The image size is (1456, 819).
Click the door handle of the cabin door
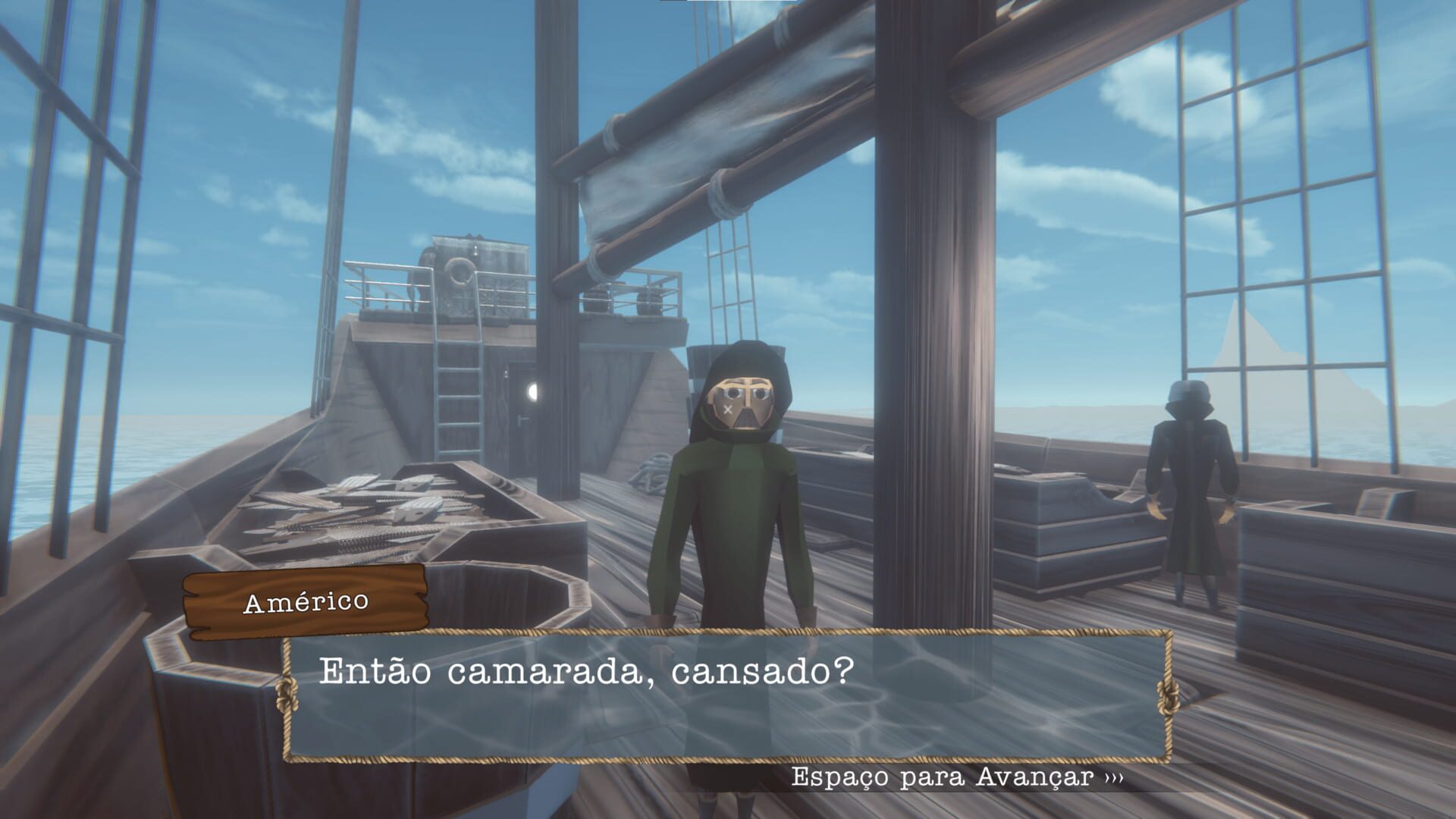(522, 418)
